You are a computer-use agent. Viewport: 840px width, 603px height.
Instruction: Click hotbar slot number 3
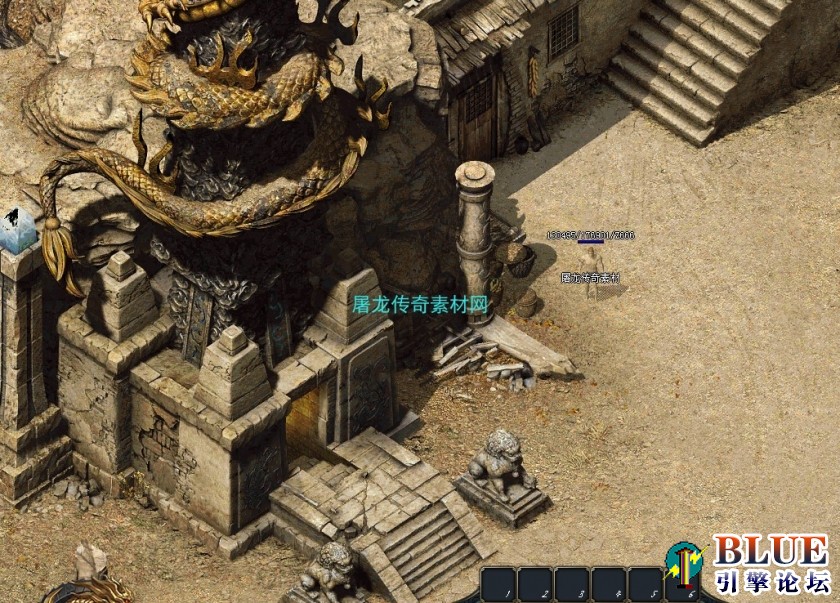point(573,585)
